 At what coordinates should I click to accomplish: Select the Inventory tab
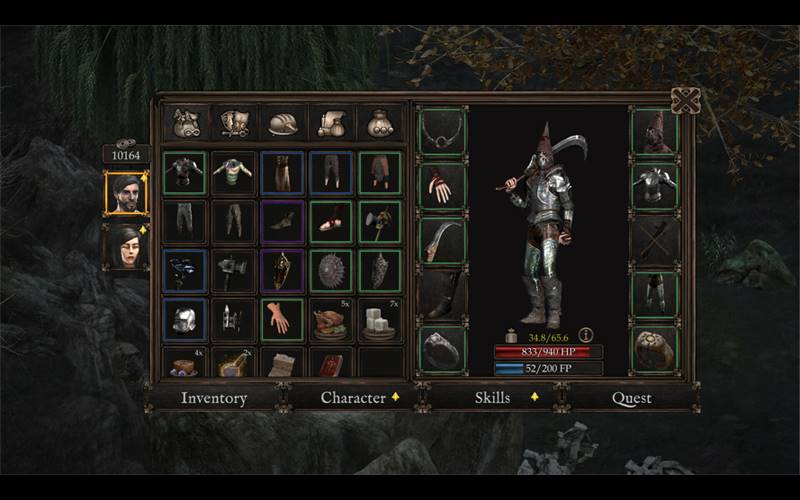214,398
